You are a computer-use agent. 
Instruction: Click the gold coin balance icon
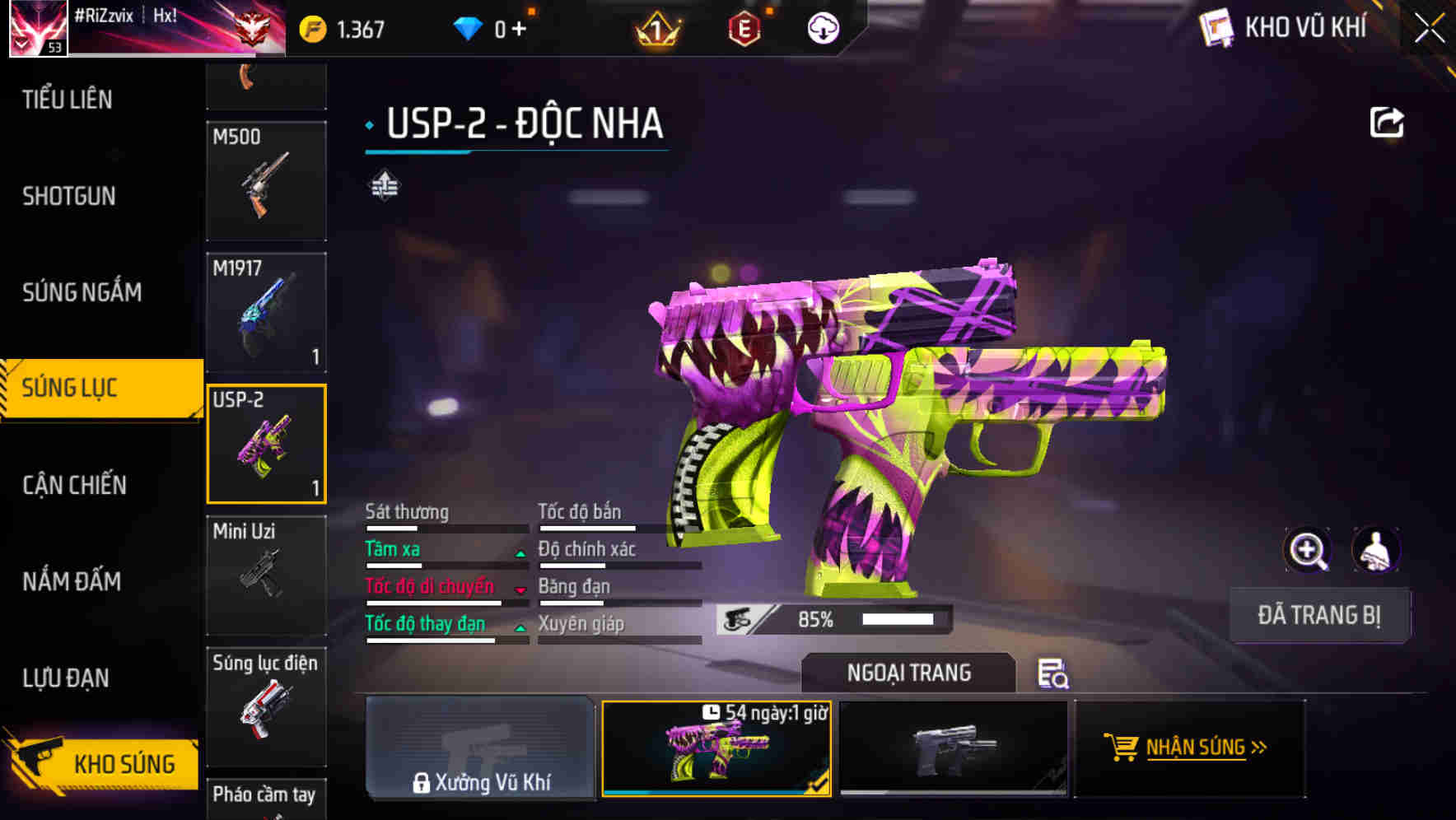click(x=313, y=27)
